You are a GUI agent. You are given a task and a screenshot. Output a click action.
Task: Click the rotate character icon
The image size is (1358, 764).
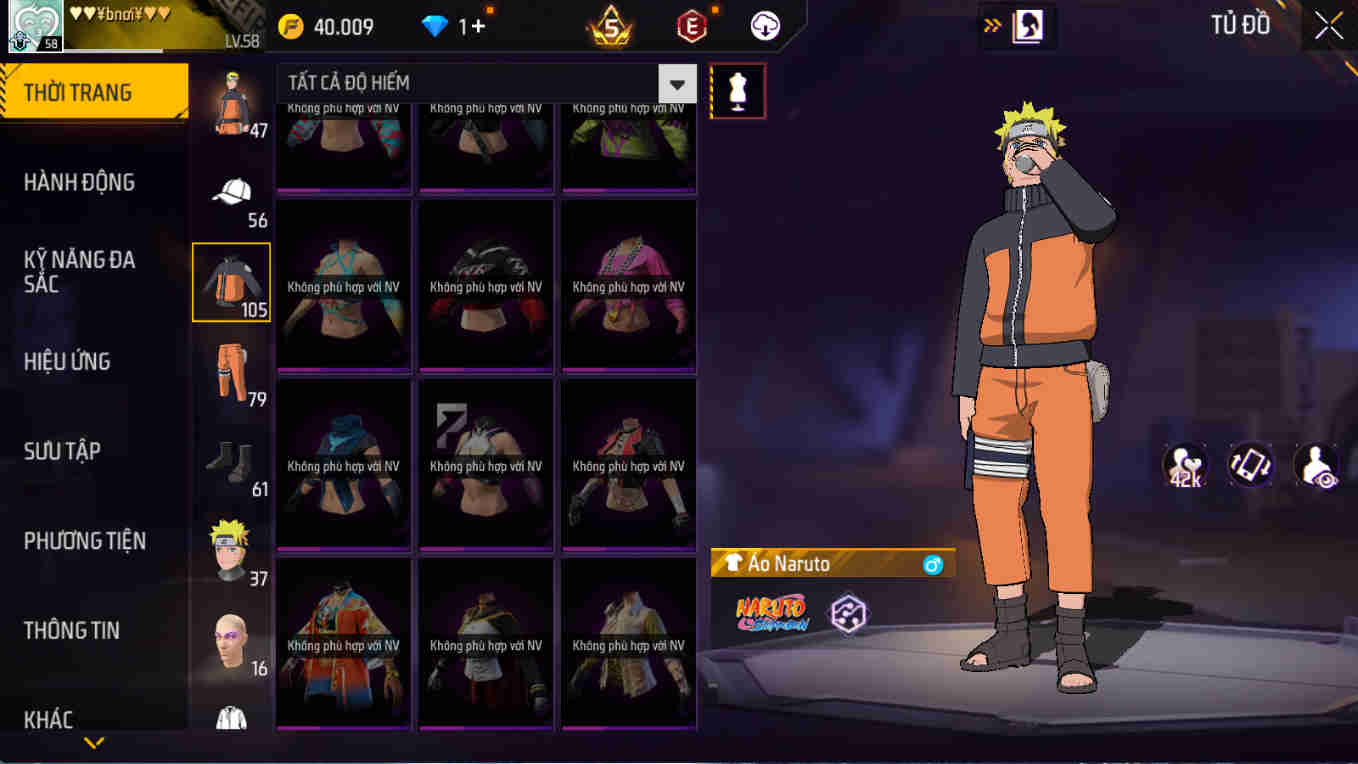tap(1251, 464)
